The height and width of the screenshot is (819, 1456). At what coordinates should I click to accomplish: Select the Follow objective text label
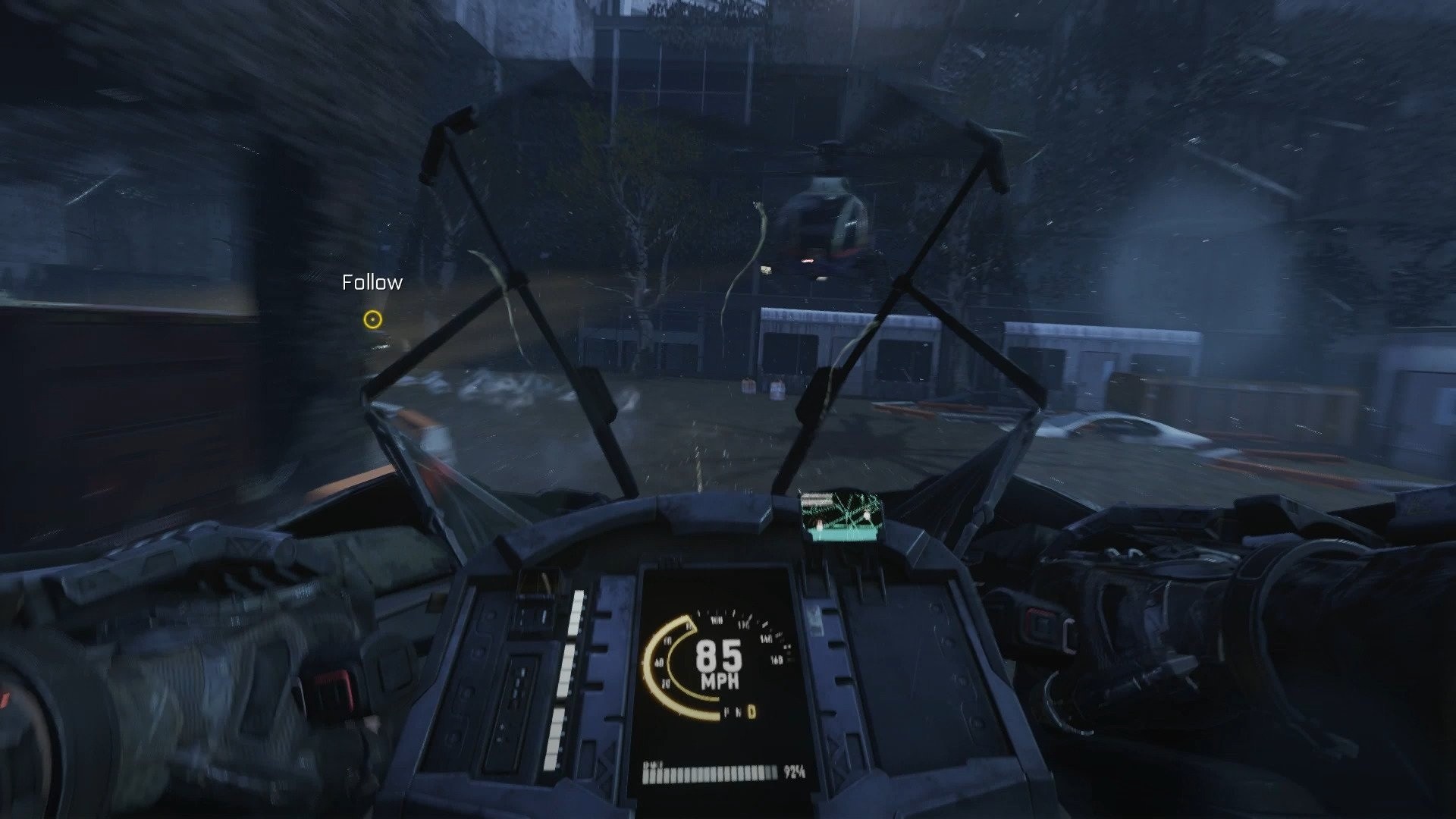[370, 282]
